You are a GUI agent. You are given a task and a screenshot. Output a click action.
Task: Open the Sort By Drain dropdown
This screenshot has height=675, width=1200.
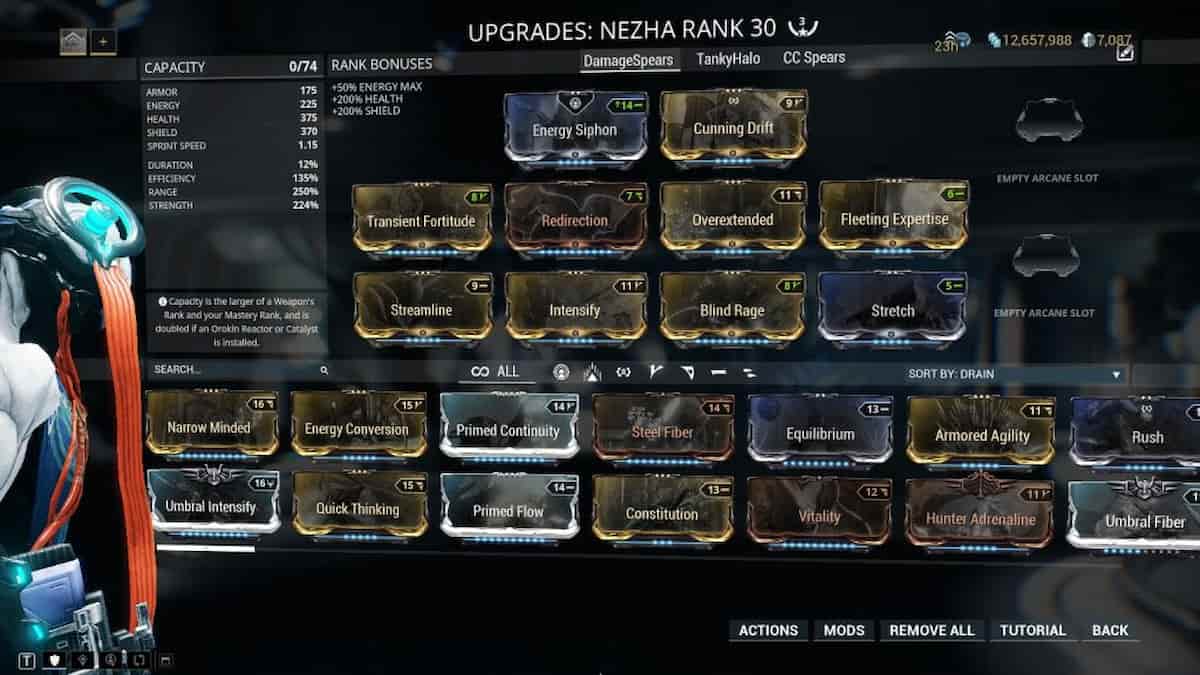tap(1015, 375)
